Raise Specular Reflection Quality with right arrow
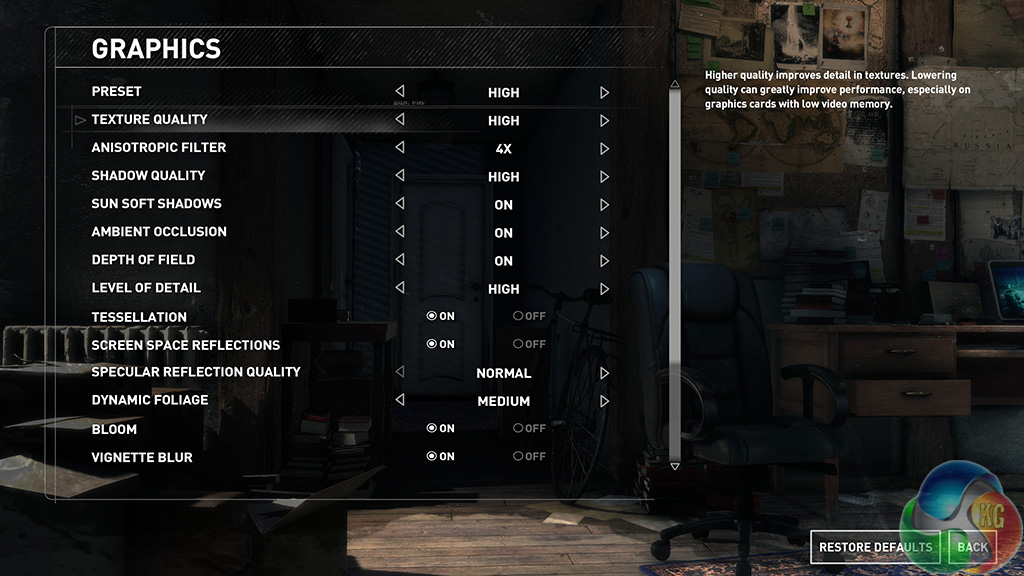 pyautogui.click(x=605, y=372)
